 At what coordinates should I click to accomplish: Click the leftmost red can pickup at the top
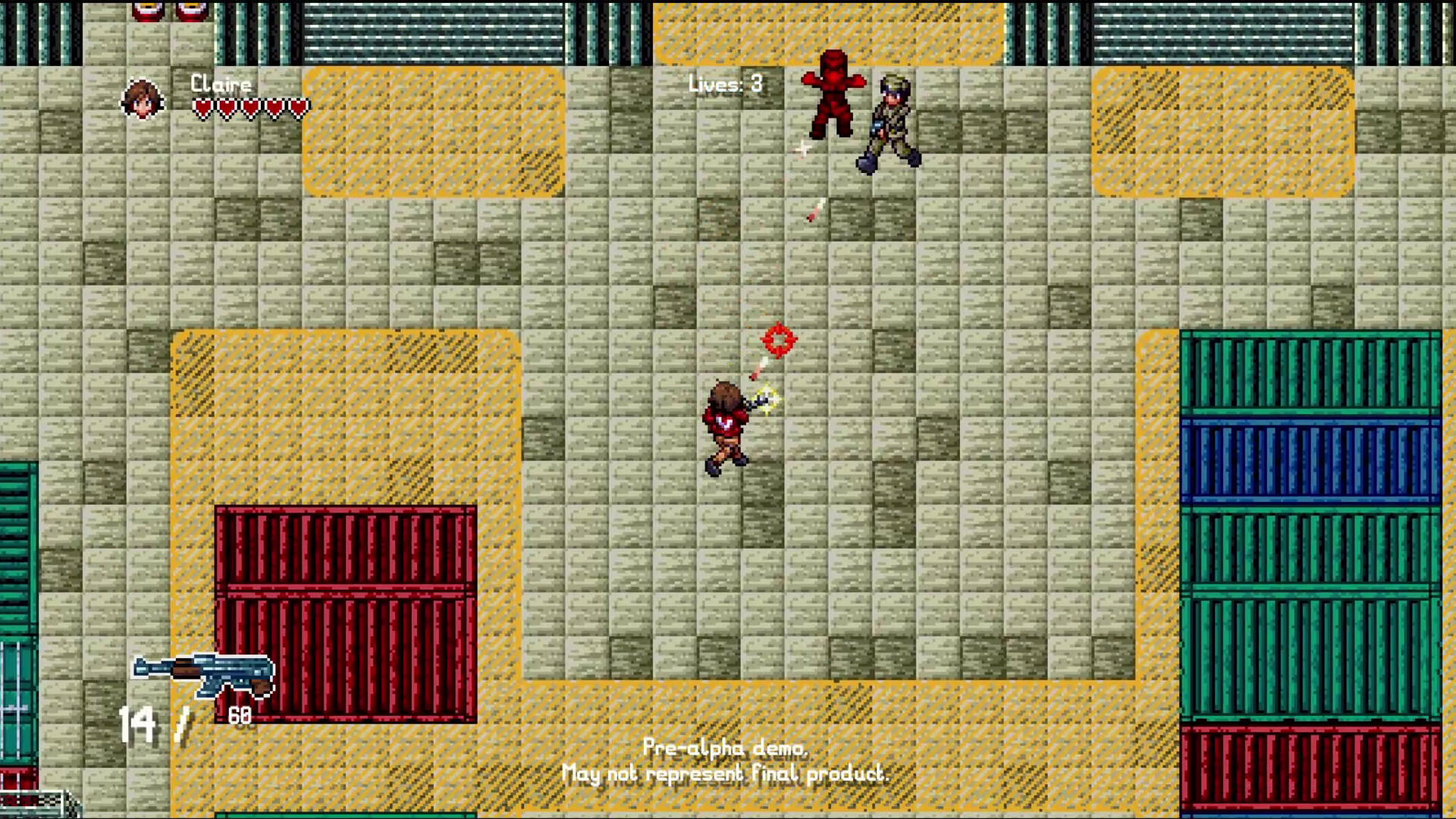pyautogui.click(x=146, y=11)
